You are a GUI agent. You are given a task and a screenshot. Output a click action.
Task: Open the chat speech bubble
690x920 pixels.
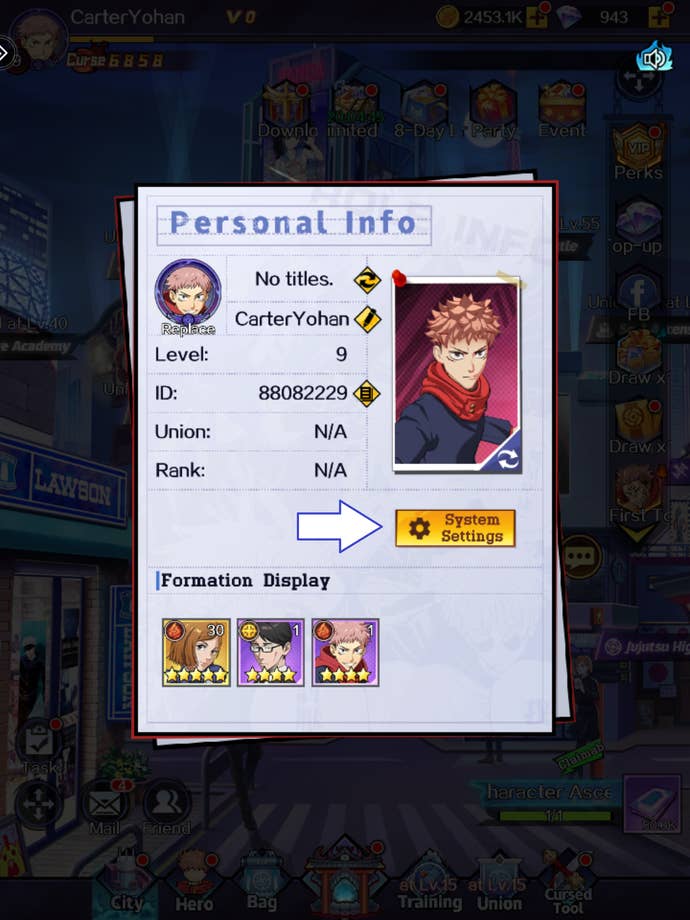580,556
